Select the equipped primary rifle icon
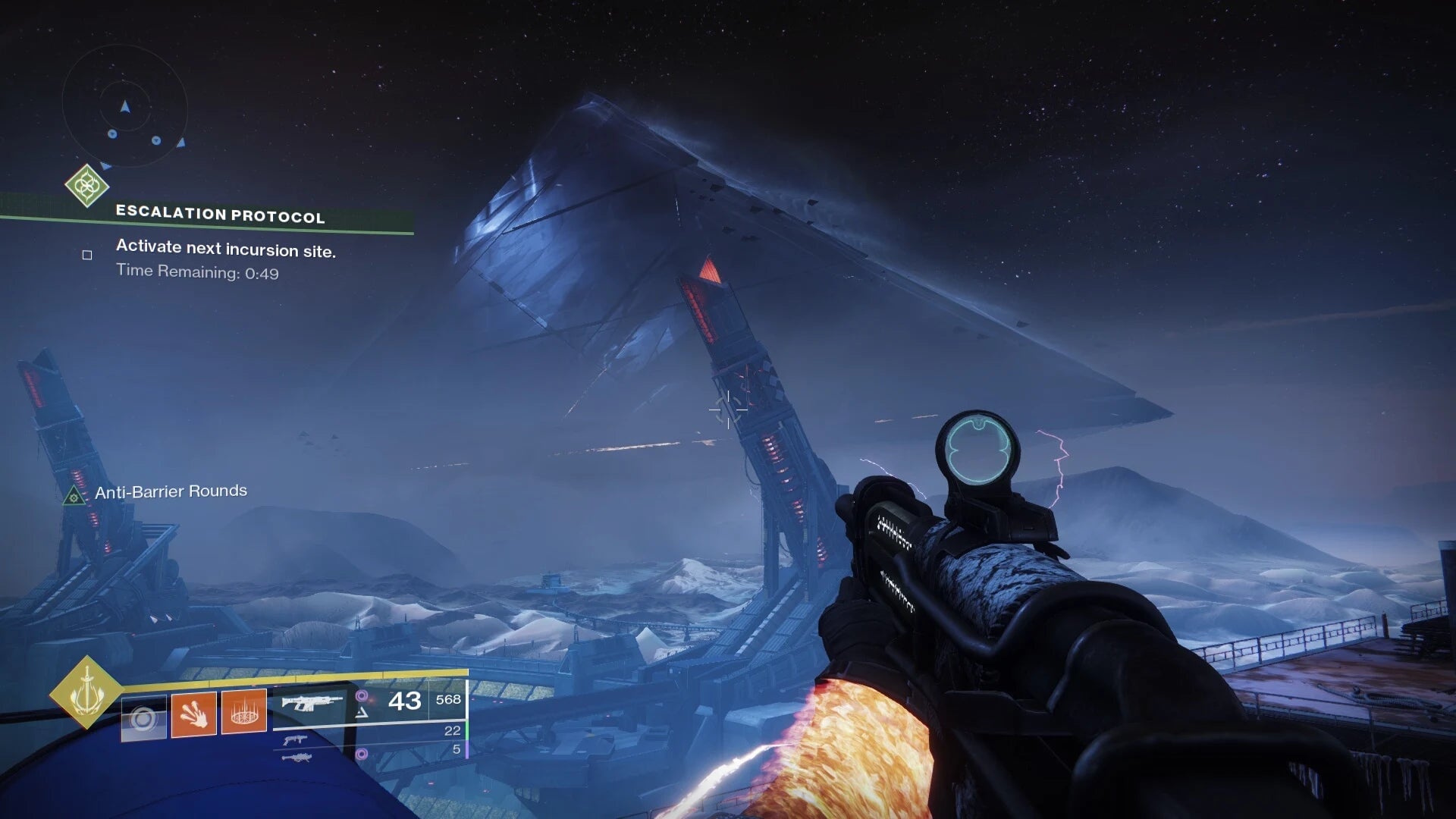 311,703
